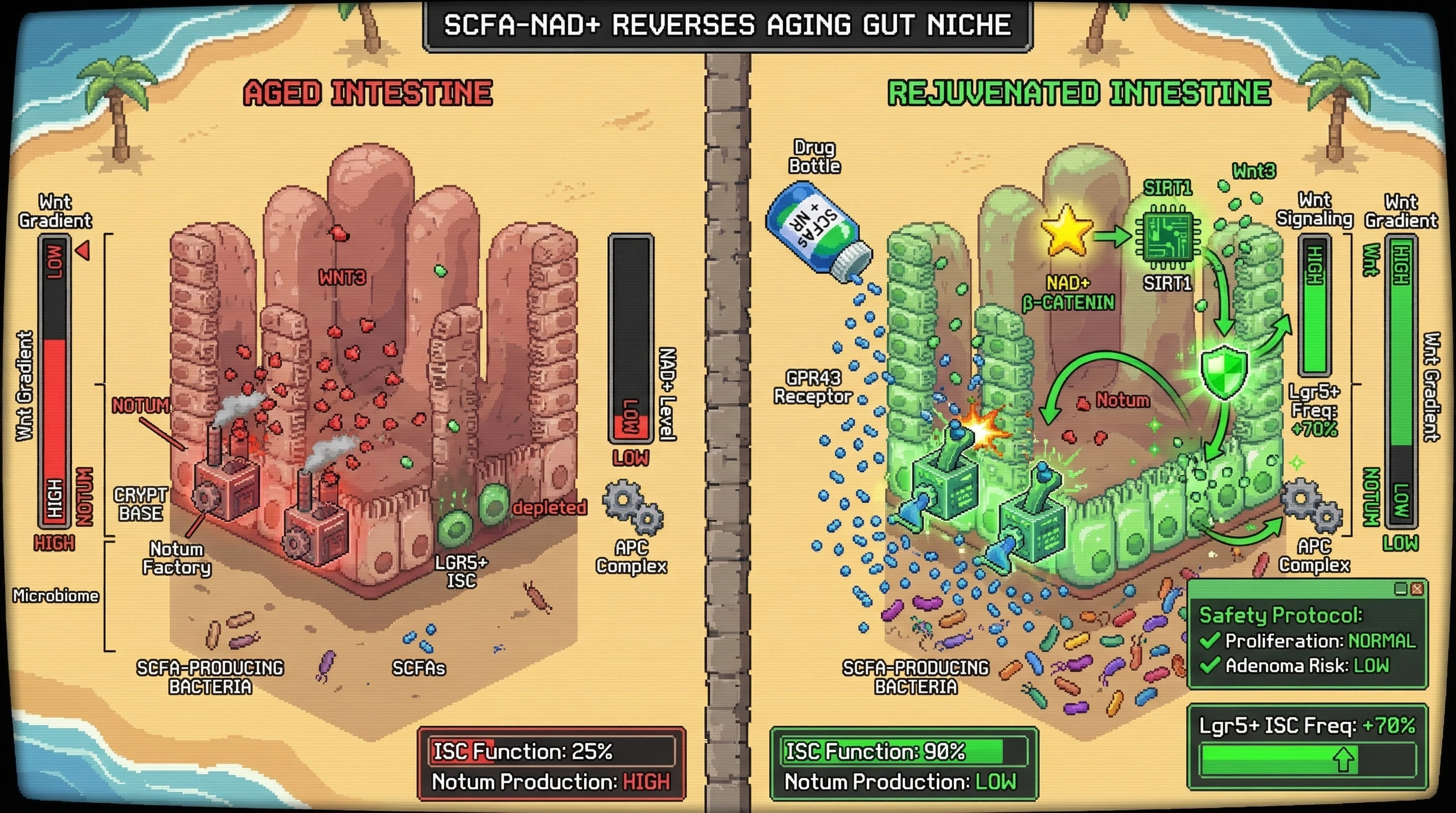Screen dimensions: 1456x813
Task: Close the Safety Protocol window
Action: (x=1416, y=589)
